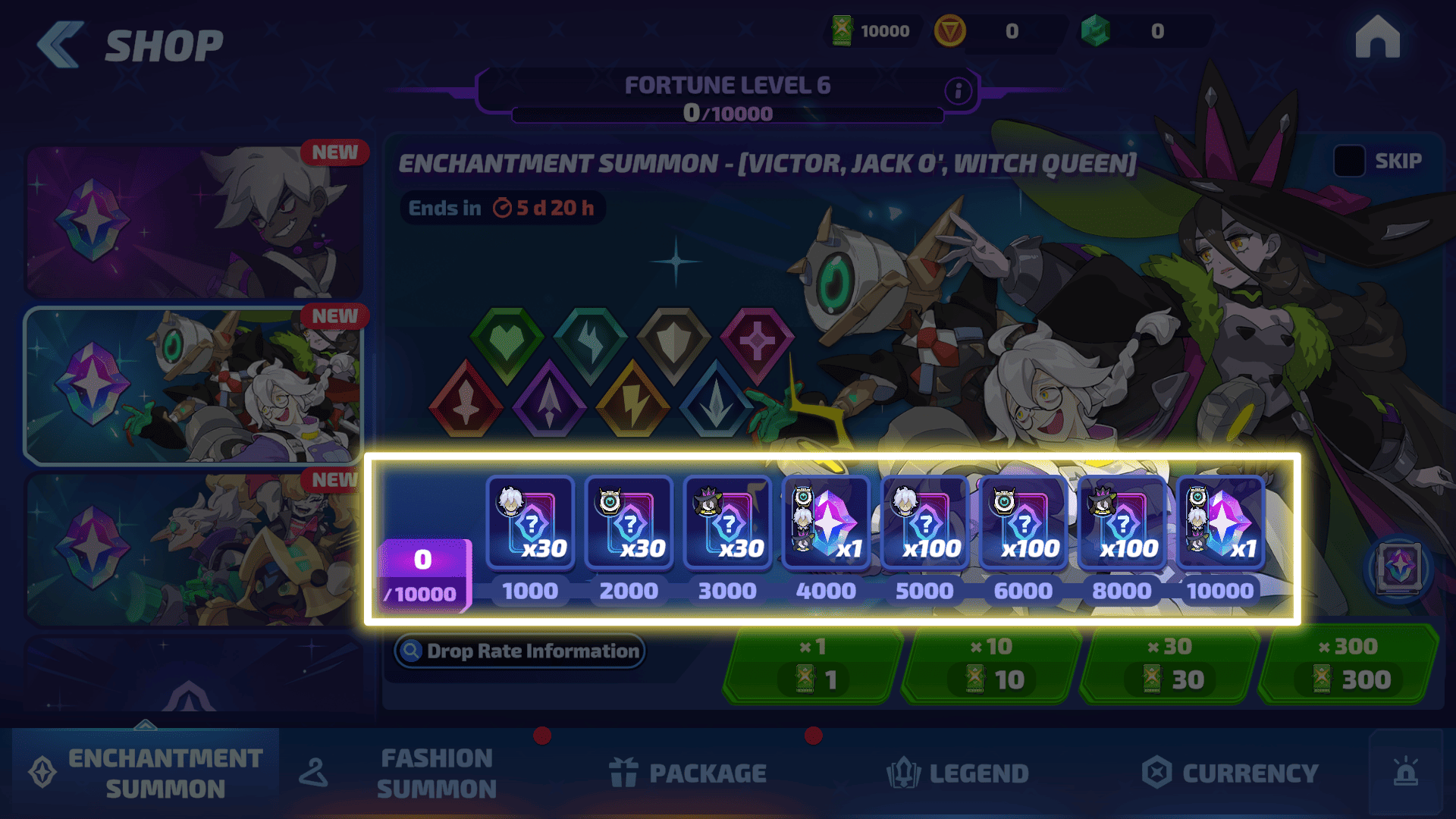This screenshot has height=819, width=1456.
Task: Open the enchantment book icon
Action: coord(1399,567)
